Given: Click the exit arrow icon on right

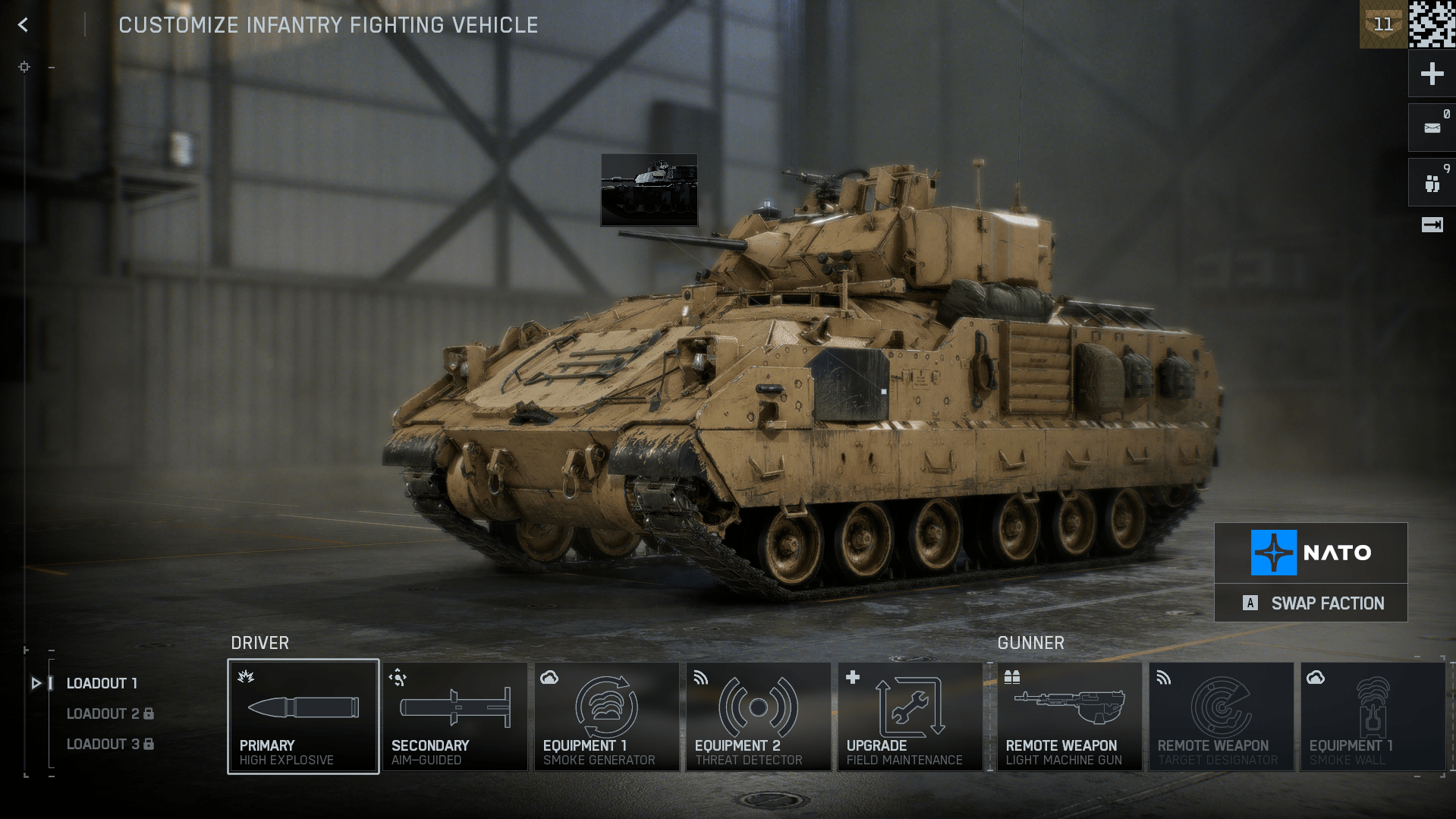Looking at the screenshot, I should pos(1432,225).
